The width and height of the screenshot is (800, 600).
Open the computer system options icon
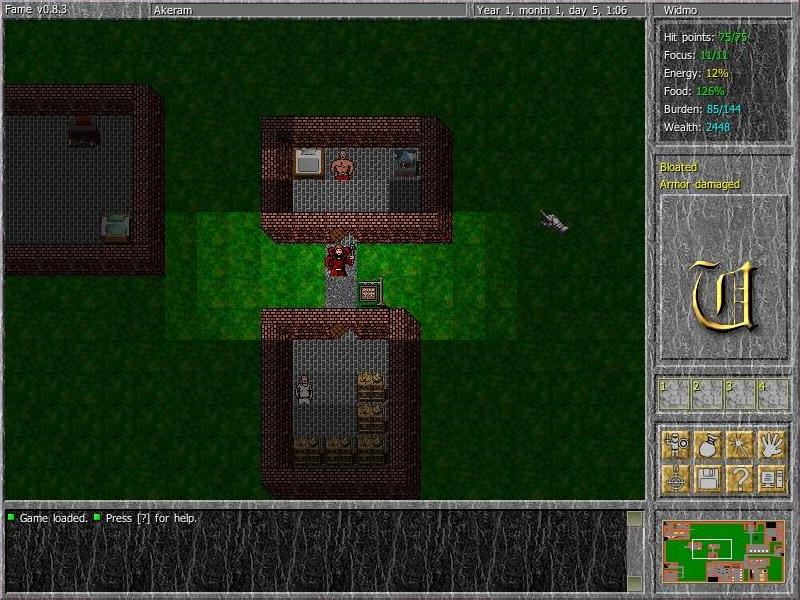click(772, 478)
